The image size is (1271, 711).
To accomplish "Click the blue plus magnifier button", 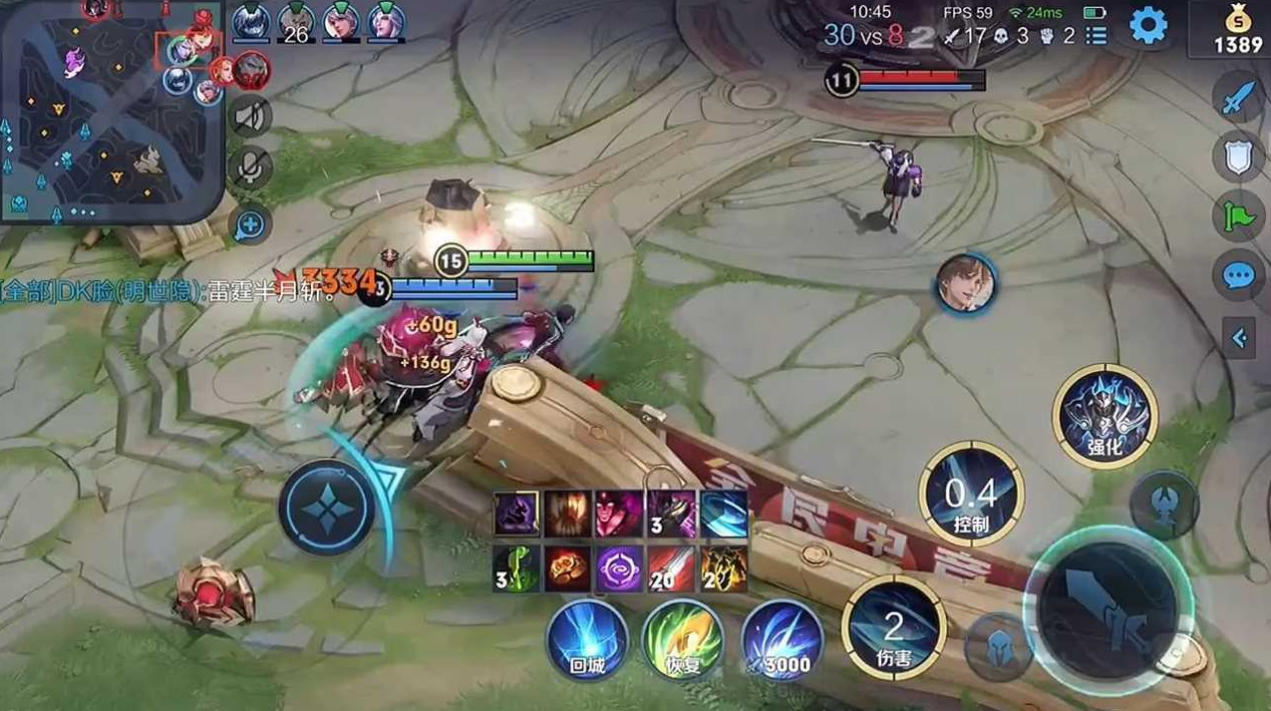I will [x=250, y=224].
